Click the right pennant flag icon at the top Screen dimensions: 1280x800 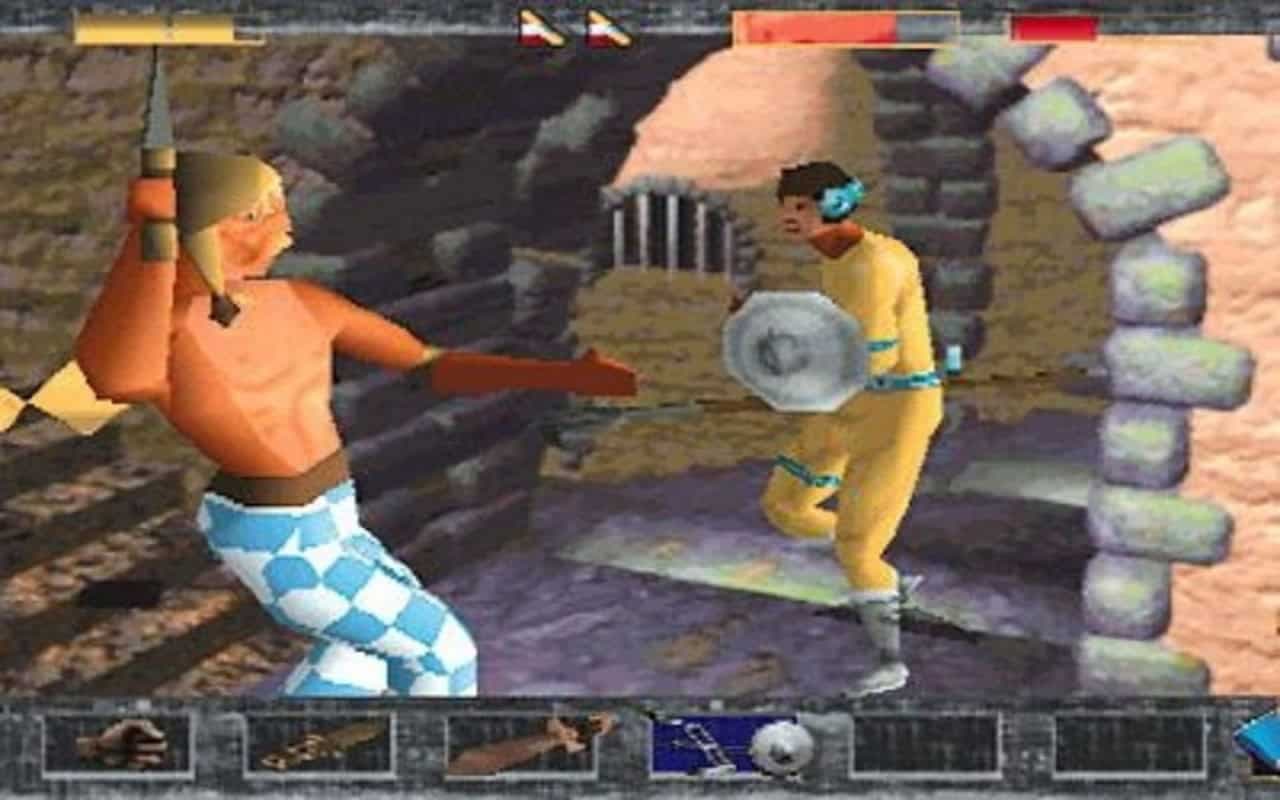pyautogui.click(x=607, y=30)
